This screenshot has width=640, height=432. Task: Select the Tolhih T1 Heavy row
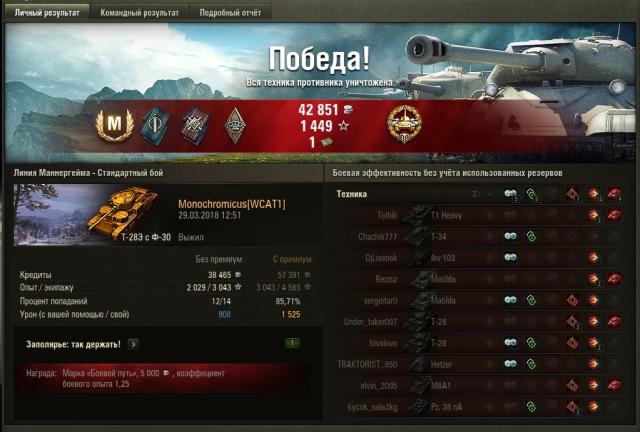[480, 215]
